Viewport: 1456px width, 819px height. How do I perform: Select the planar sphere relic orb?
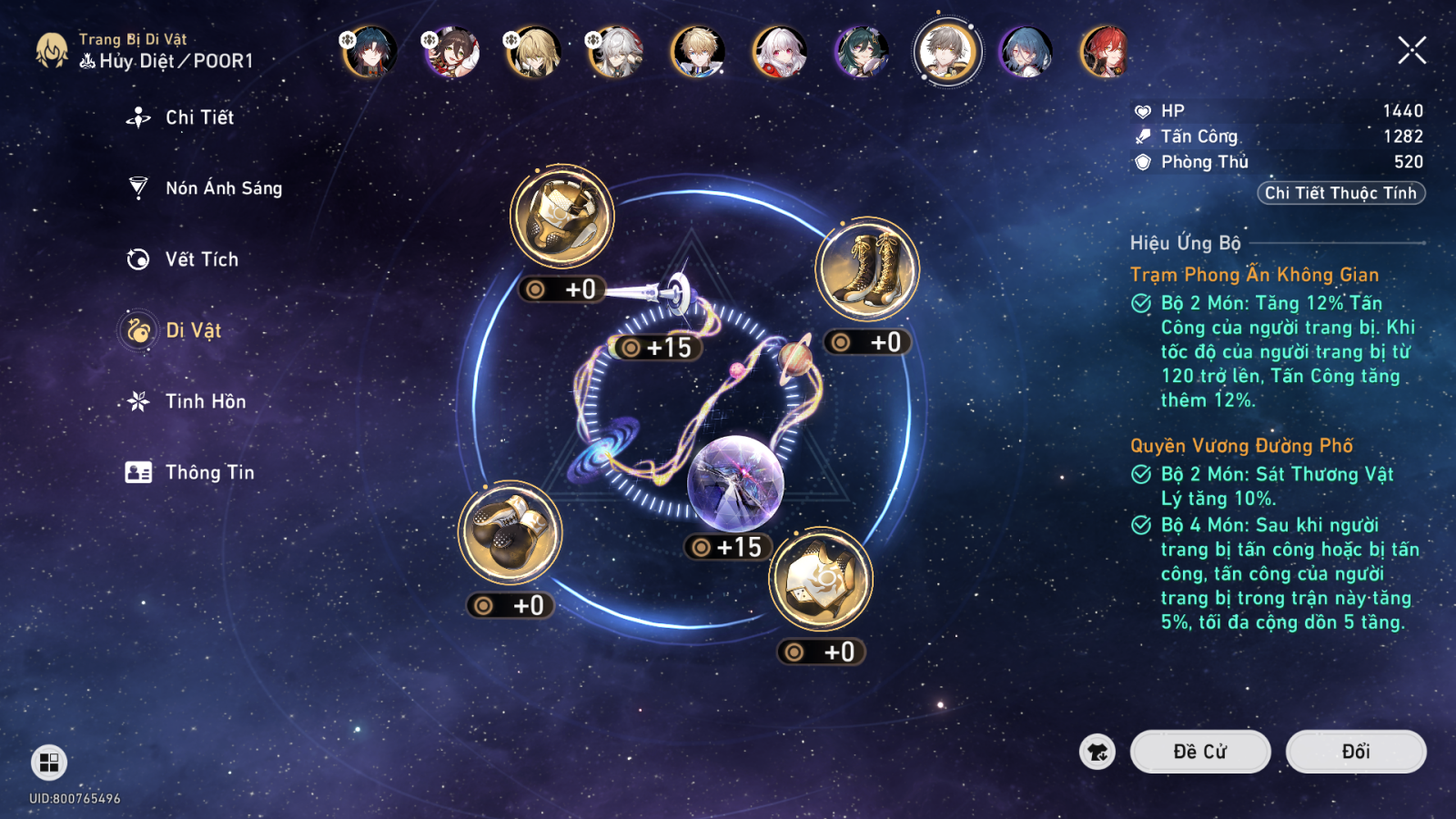coord(735,482)
